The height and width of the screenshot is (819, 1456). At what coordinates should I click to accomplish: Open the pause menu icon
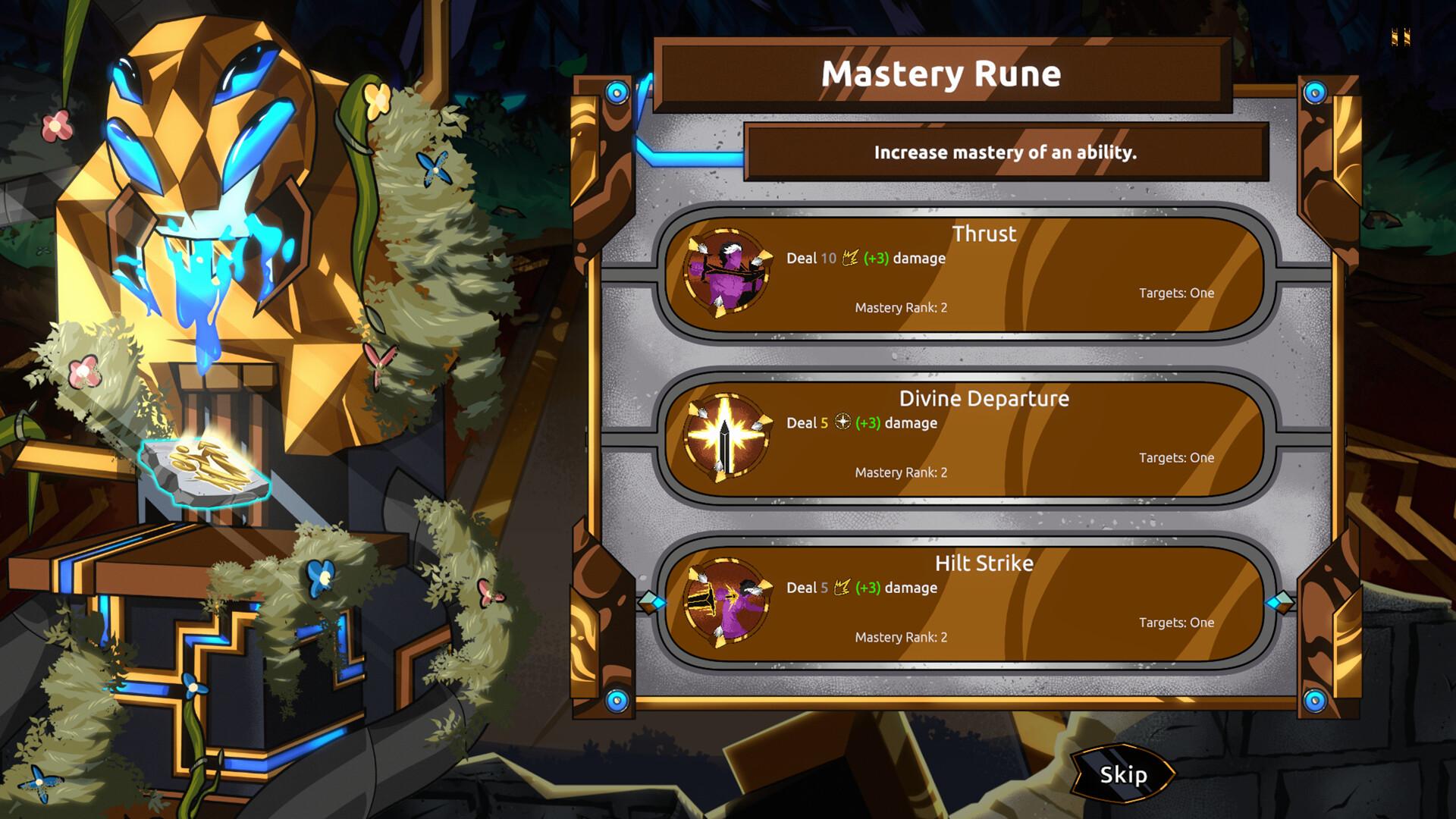point(1401,36)
